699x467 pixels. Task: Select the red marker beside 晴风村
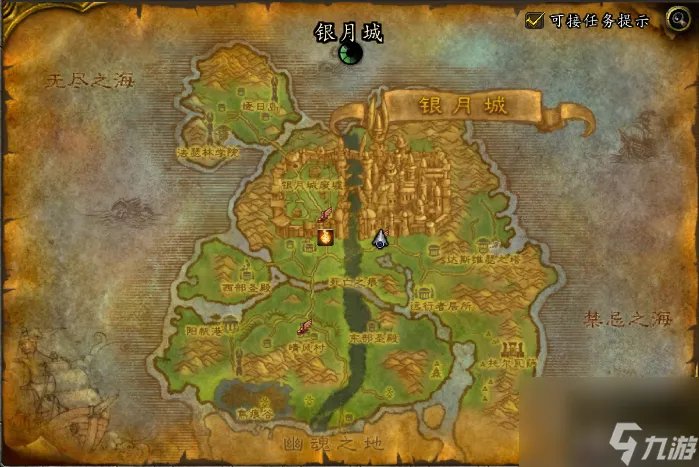click(303, 326)
